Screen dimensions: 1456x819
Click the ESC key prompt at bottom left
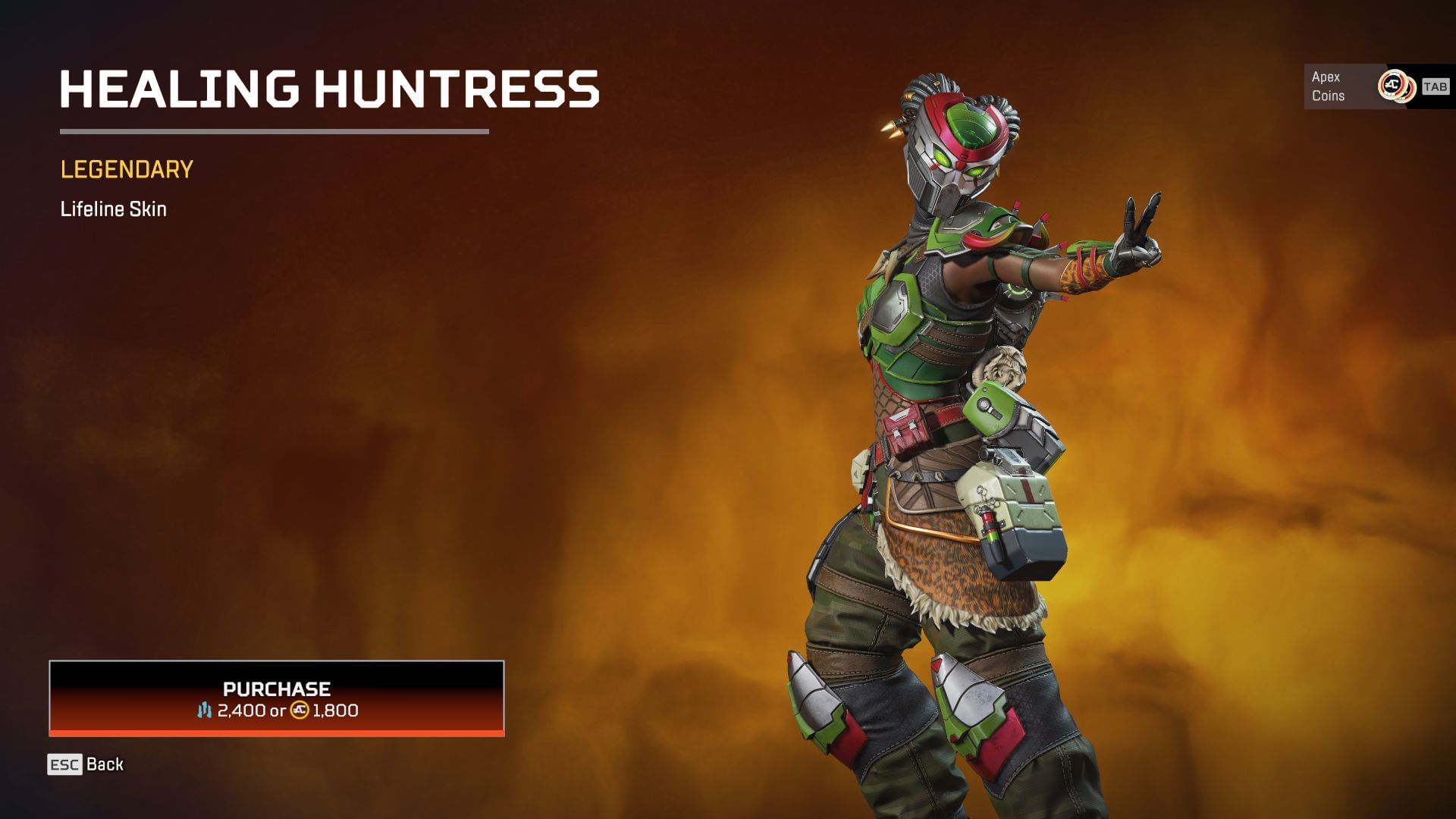(x=63, y=764)
